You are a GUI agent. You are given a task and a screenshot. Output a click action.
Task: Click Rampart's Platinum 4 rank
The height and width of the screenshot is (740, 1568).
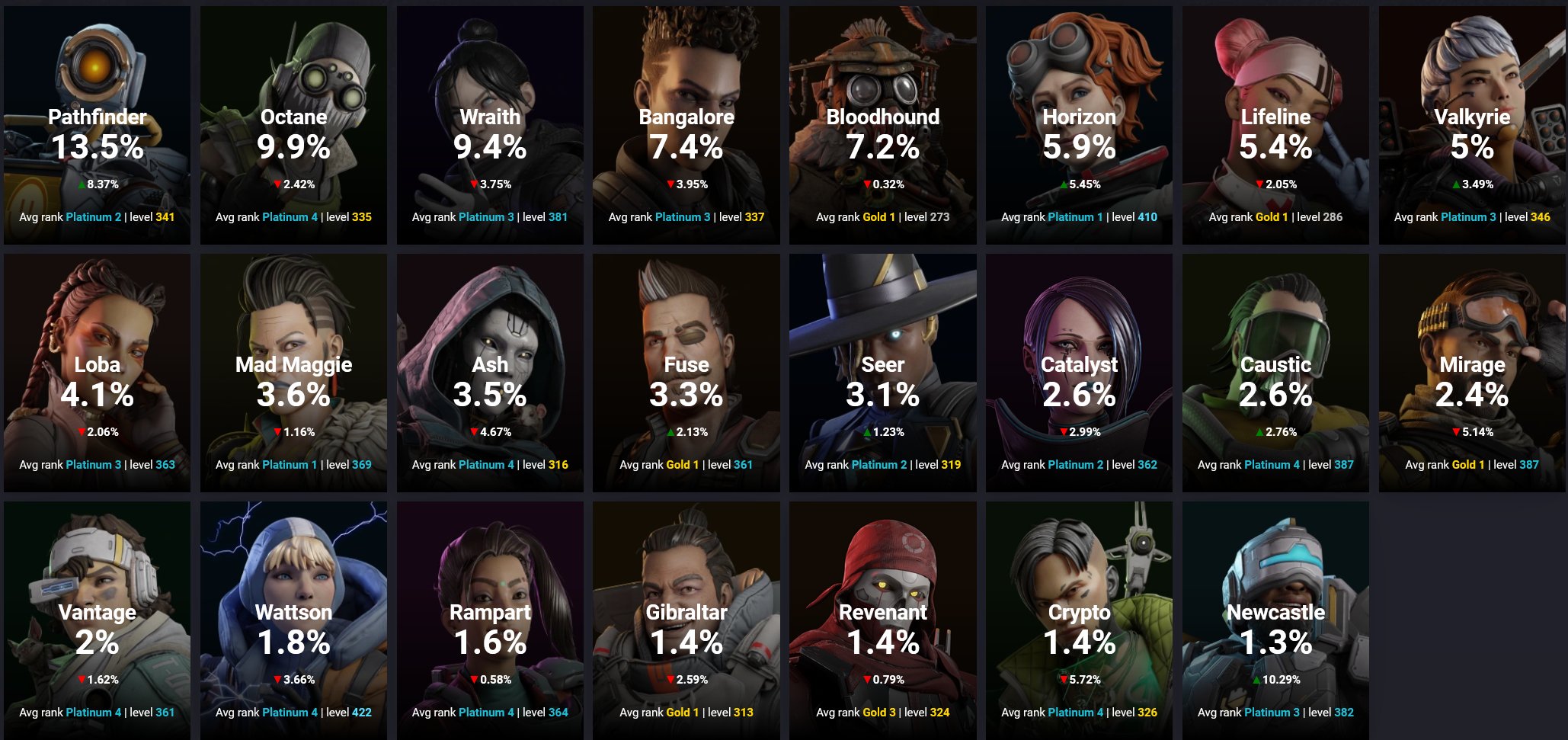click(485, 713)
